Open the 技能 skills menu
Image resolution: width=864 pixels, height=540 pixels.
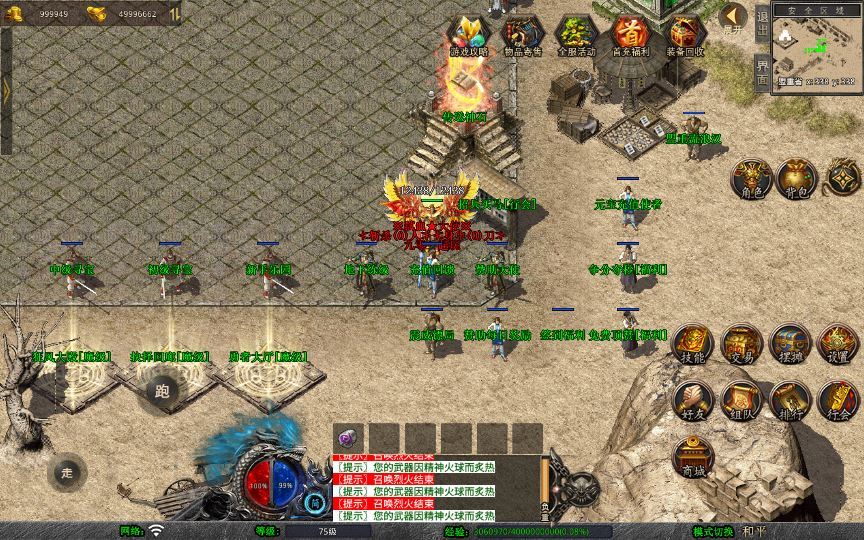[692, 344]
